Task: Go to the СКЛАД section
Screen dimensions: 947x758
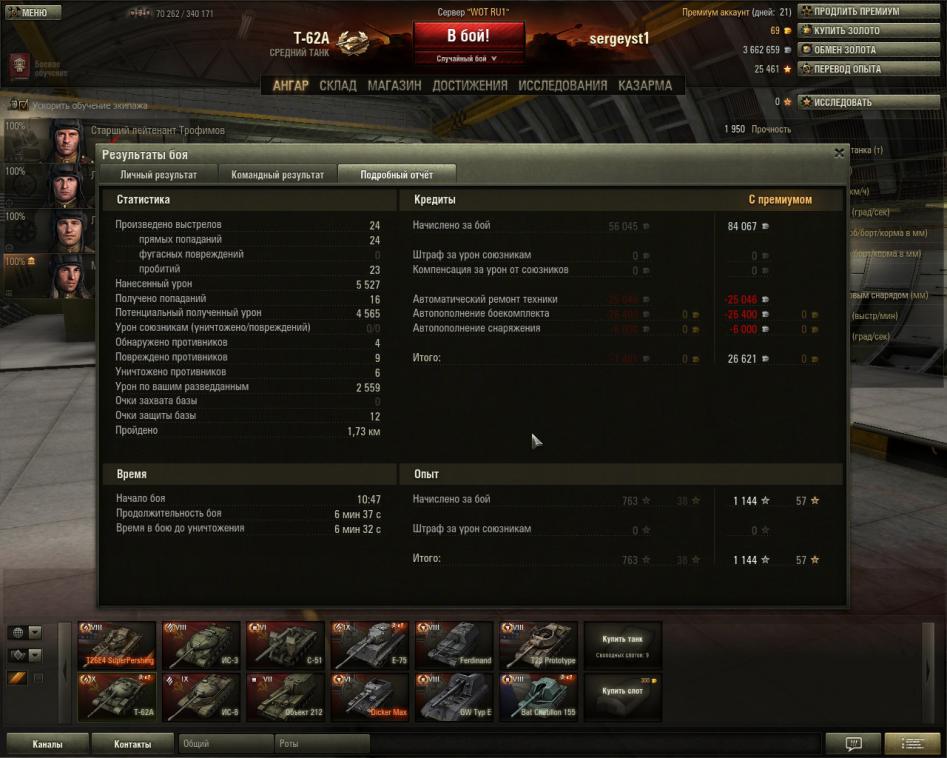Action: (x=338, y=86)
